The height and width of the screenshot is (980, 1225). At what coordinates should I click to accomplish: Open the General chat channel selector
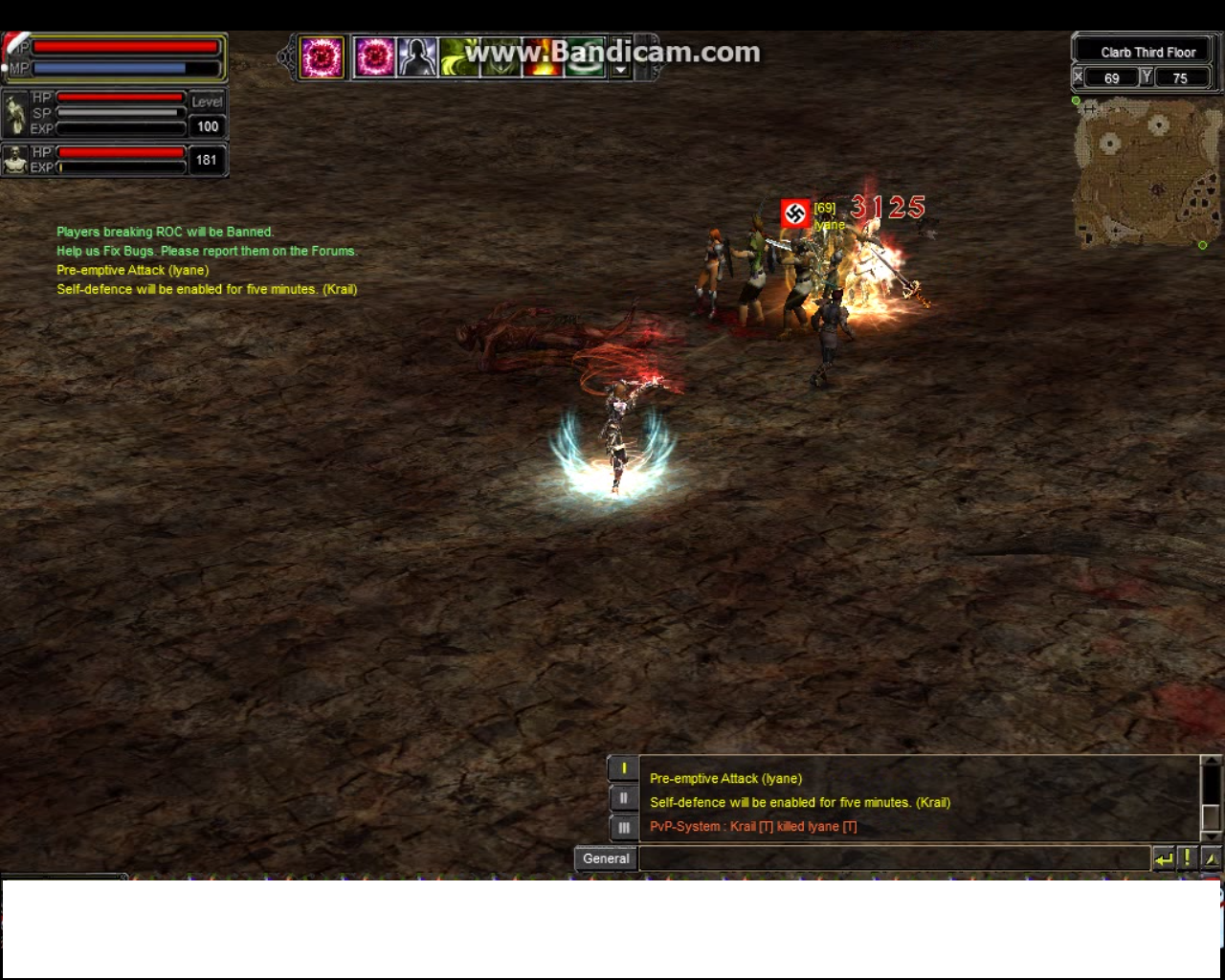tap(606, 858)
